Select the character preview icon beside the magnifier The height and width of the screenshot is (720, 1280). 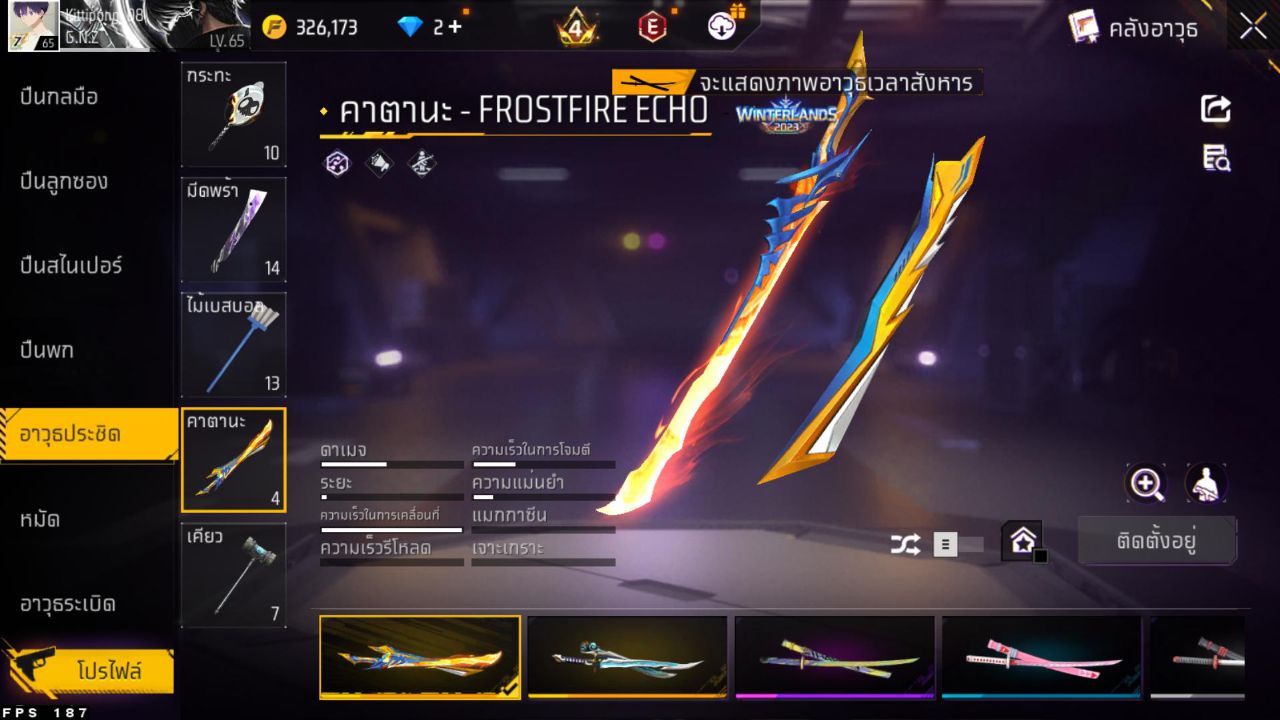(x=1204, y=483)
